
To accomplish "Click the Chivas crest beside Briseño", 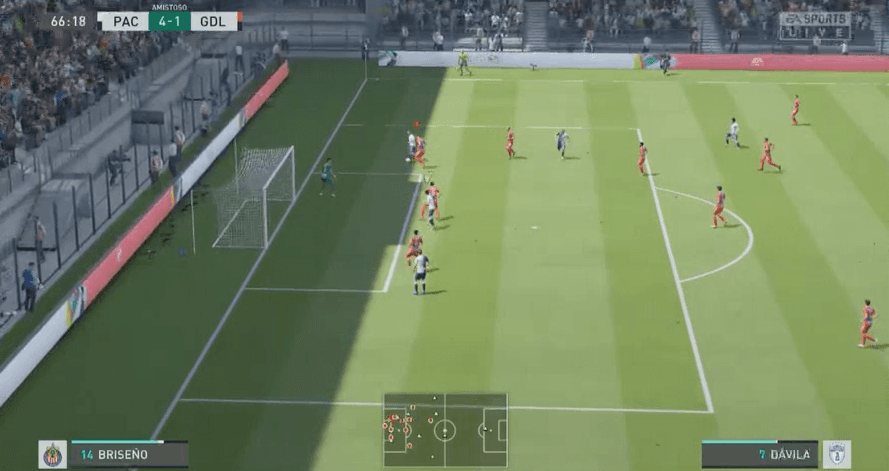I will click(53, 455).
